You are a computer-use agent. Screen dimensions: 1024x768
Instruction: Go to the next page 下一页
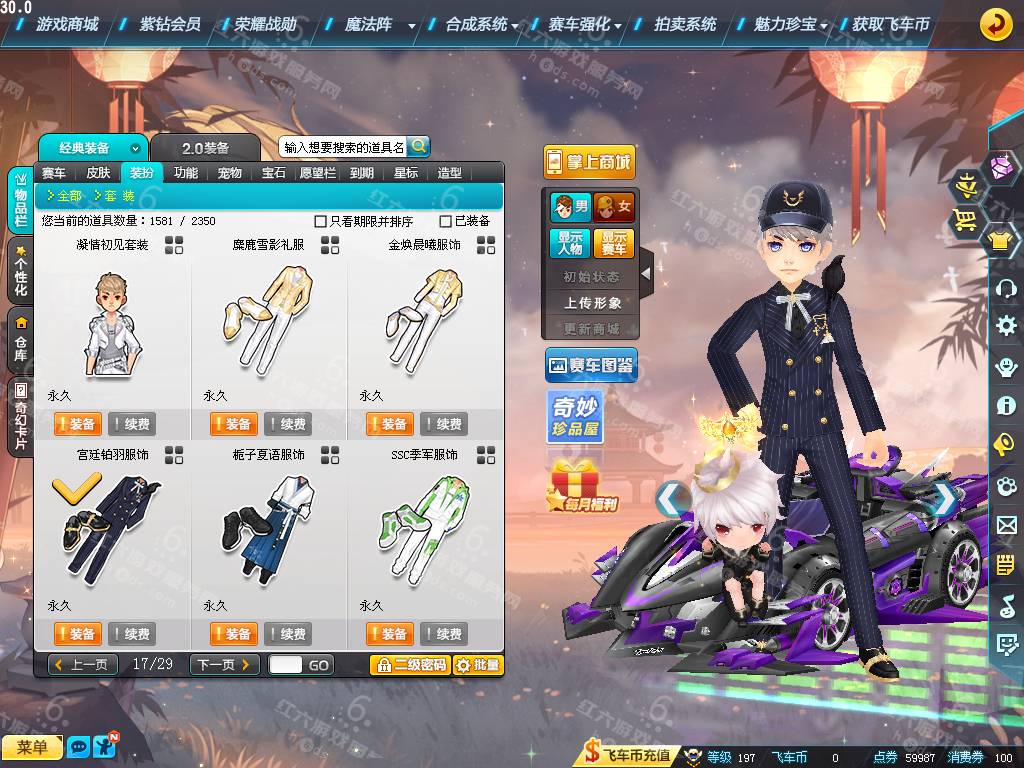225,665
